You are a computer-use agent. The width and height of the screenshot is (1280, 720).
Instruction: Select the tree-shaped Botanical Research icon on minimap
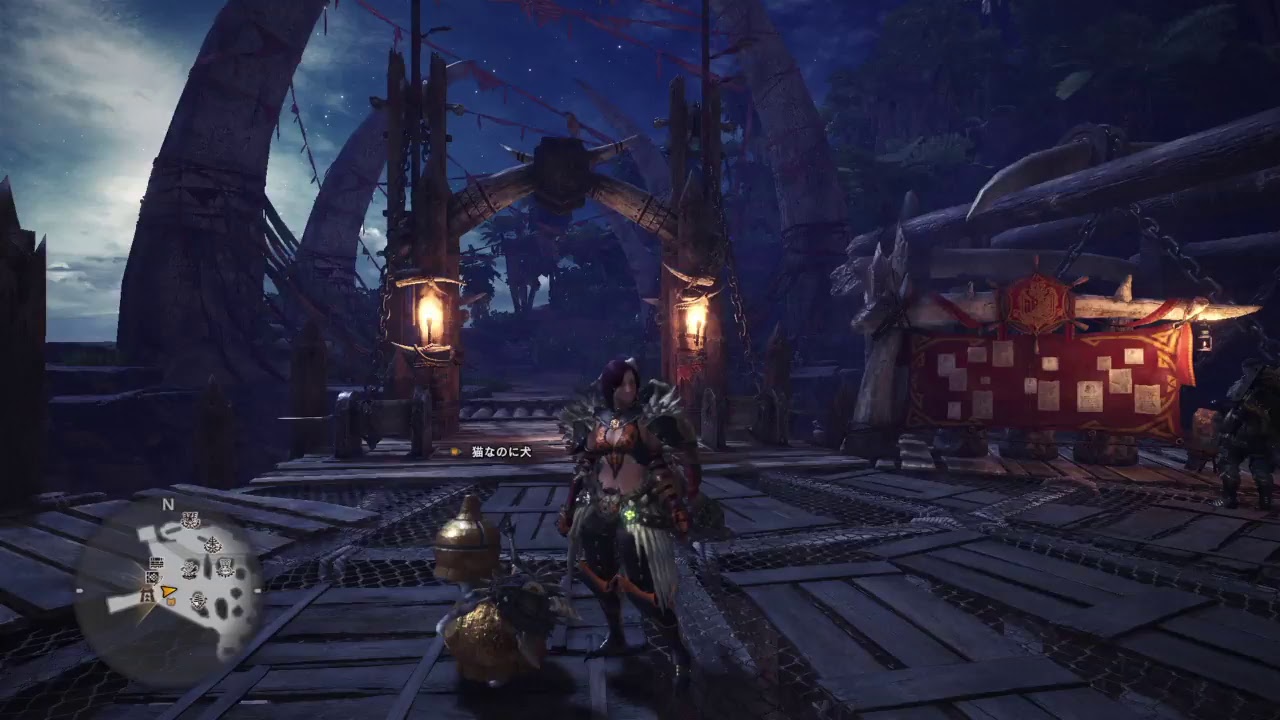click(212, 544)
